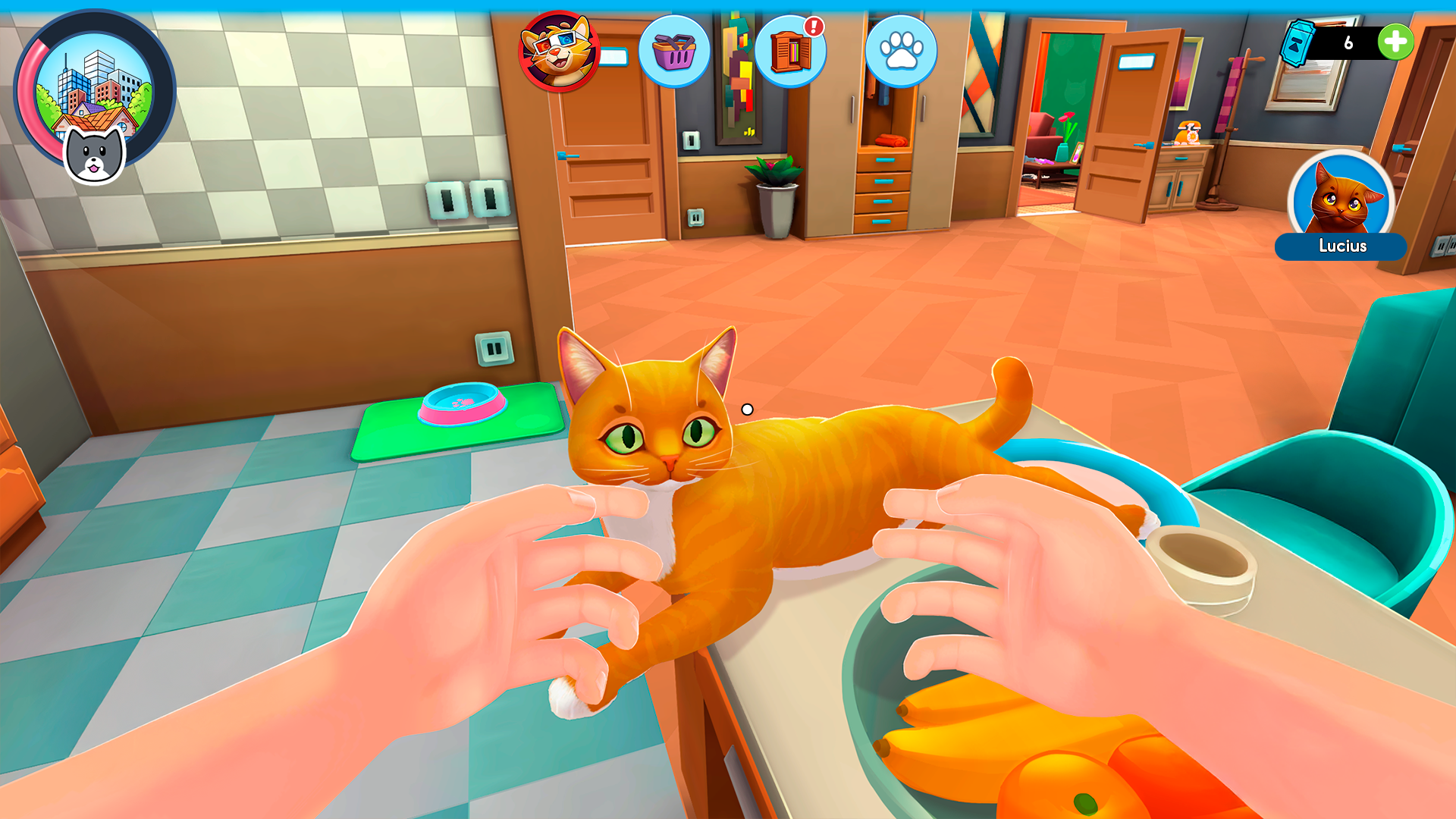Select the paw print actions icon
Viewport: 1456px width, 819px height.
point(901,49)
